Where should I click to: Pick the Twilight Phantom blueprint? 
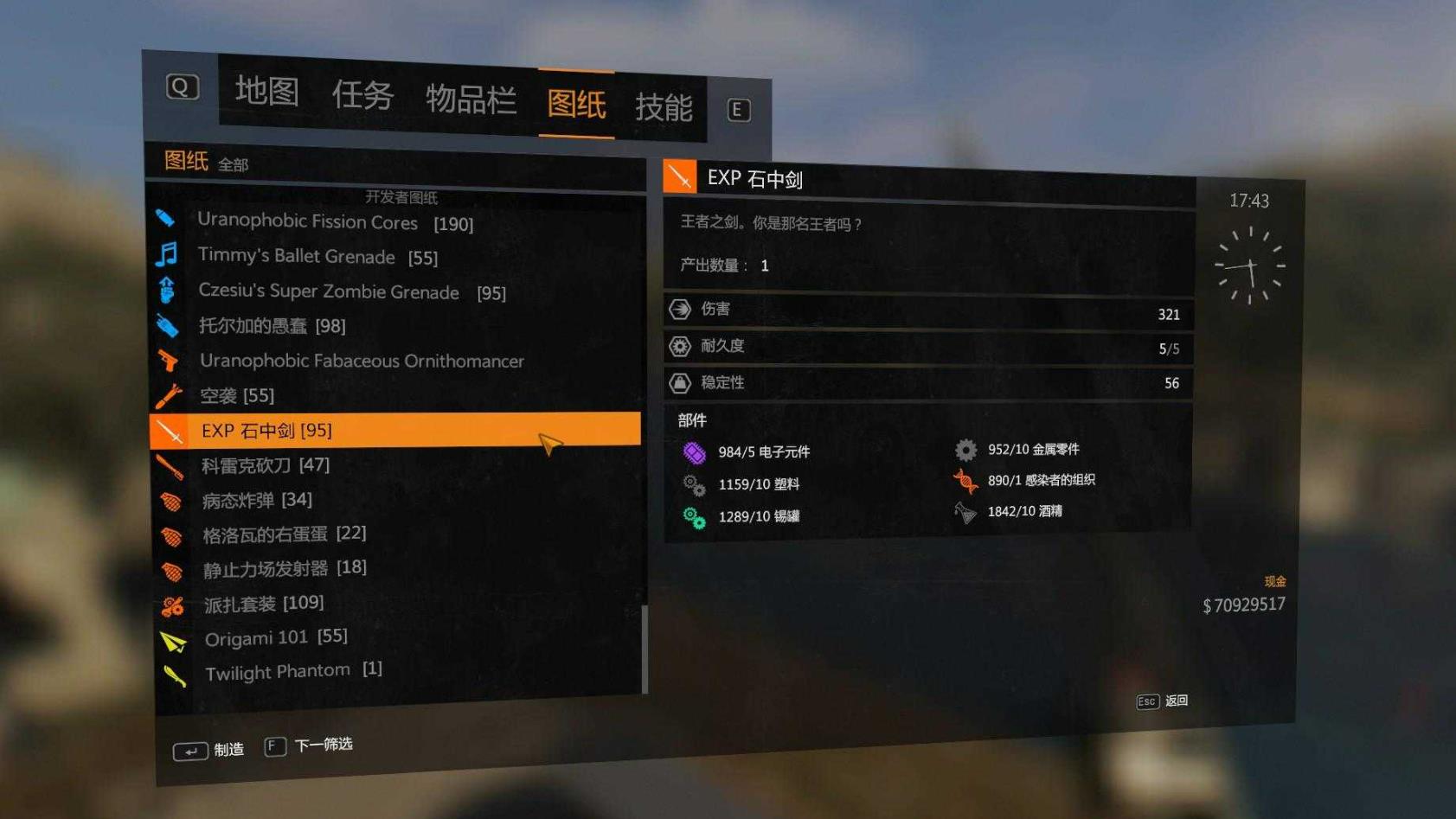coord(292,671)
